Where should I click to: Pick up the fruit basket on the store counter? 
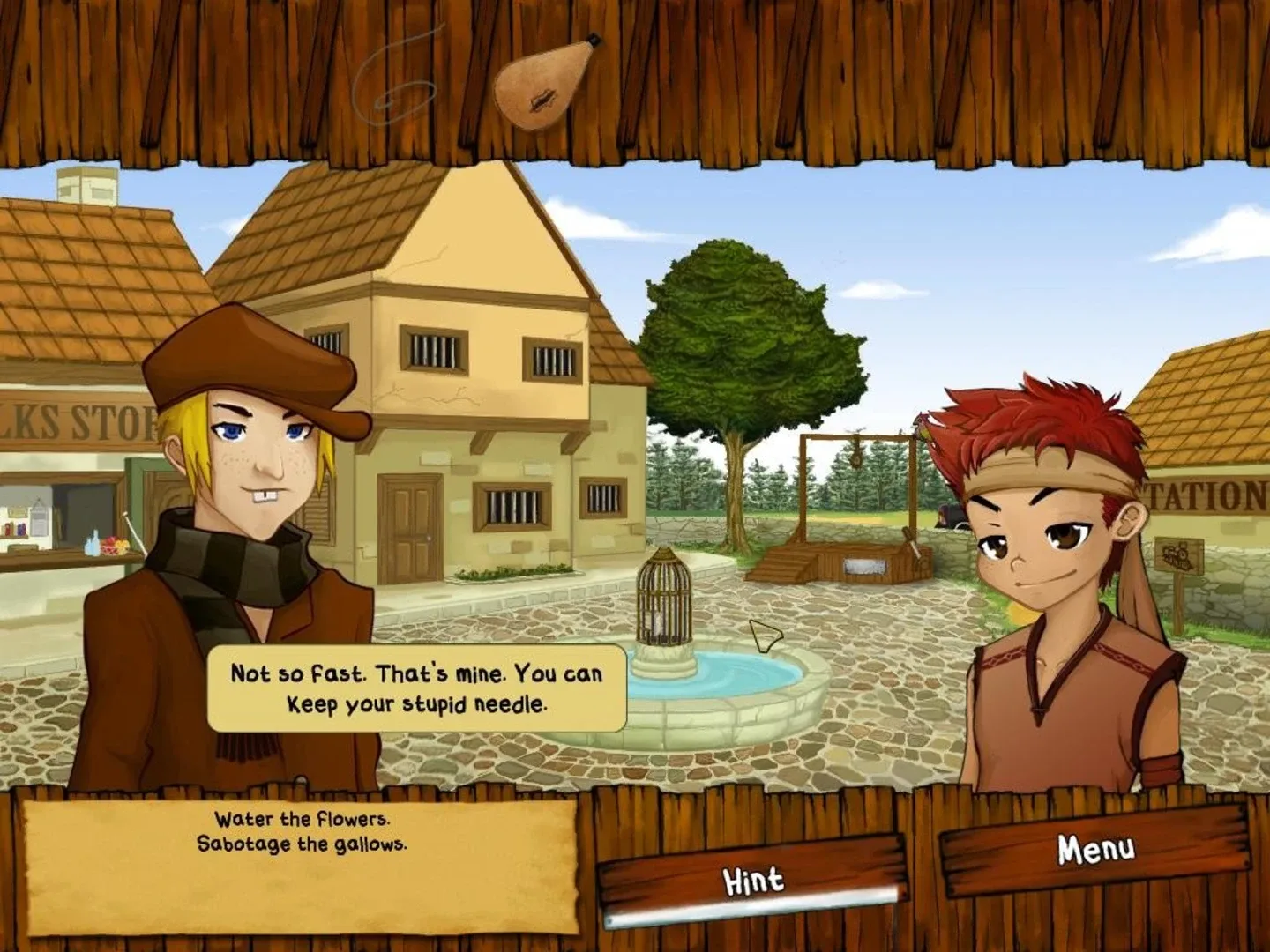[114, 545]
